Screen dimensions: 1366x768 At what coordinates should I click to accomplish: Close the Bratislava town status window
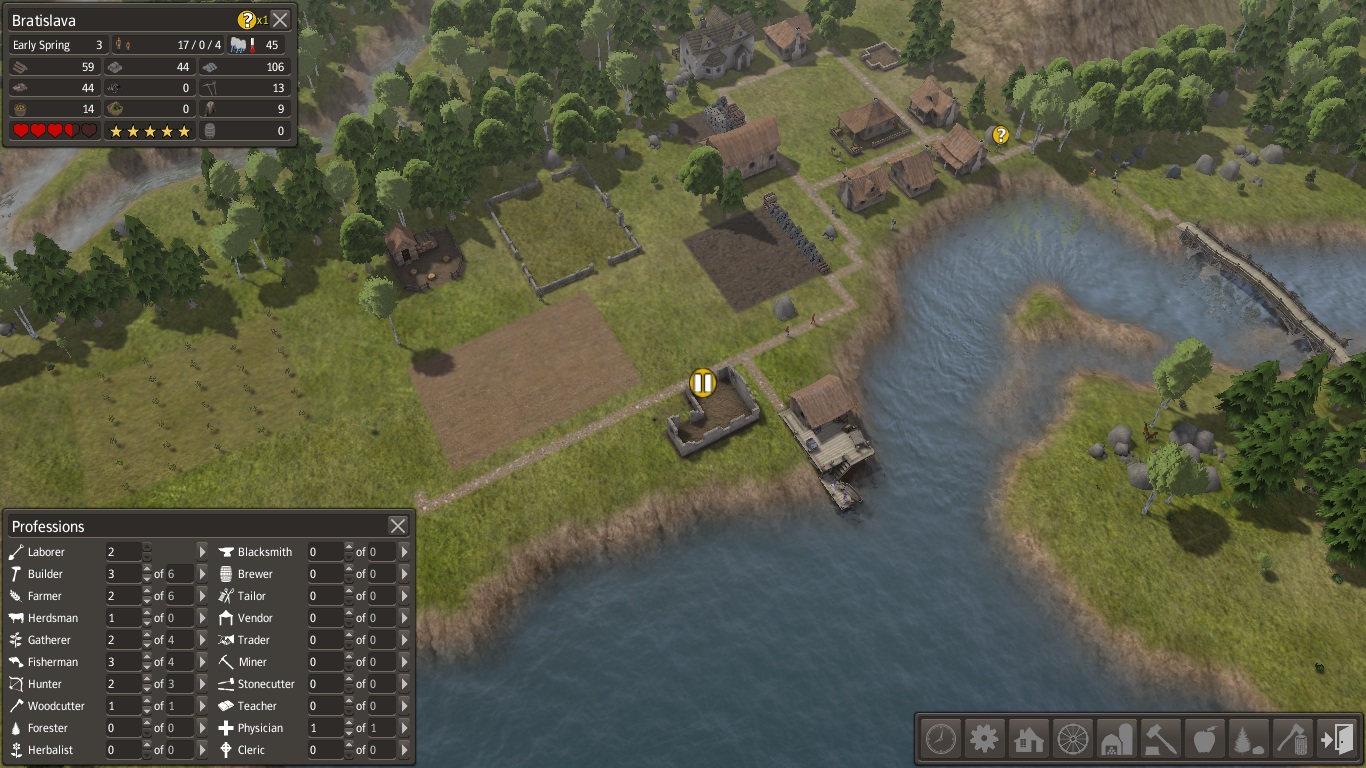point(281,19)
